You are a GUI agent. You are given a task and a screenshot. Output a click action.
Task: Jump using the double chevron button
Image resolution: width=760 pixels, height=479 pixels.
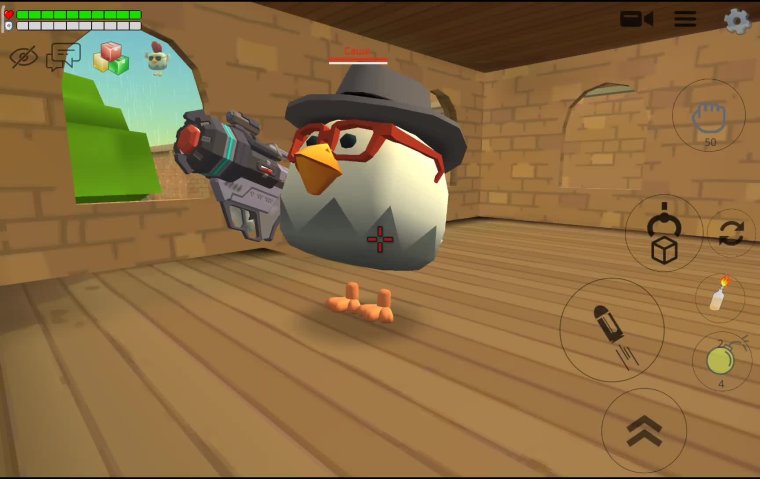tap(643, 430)
